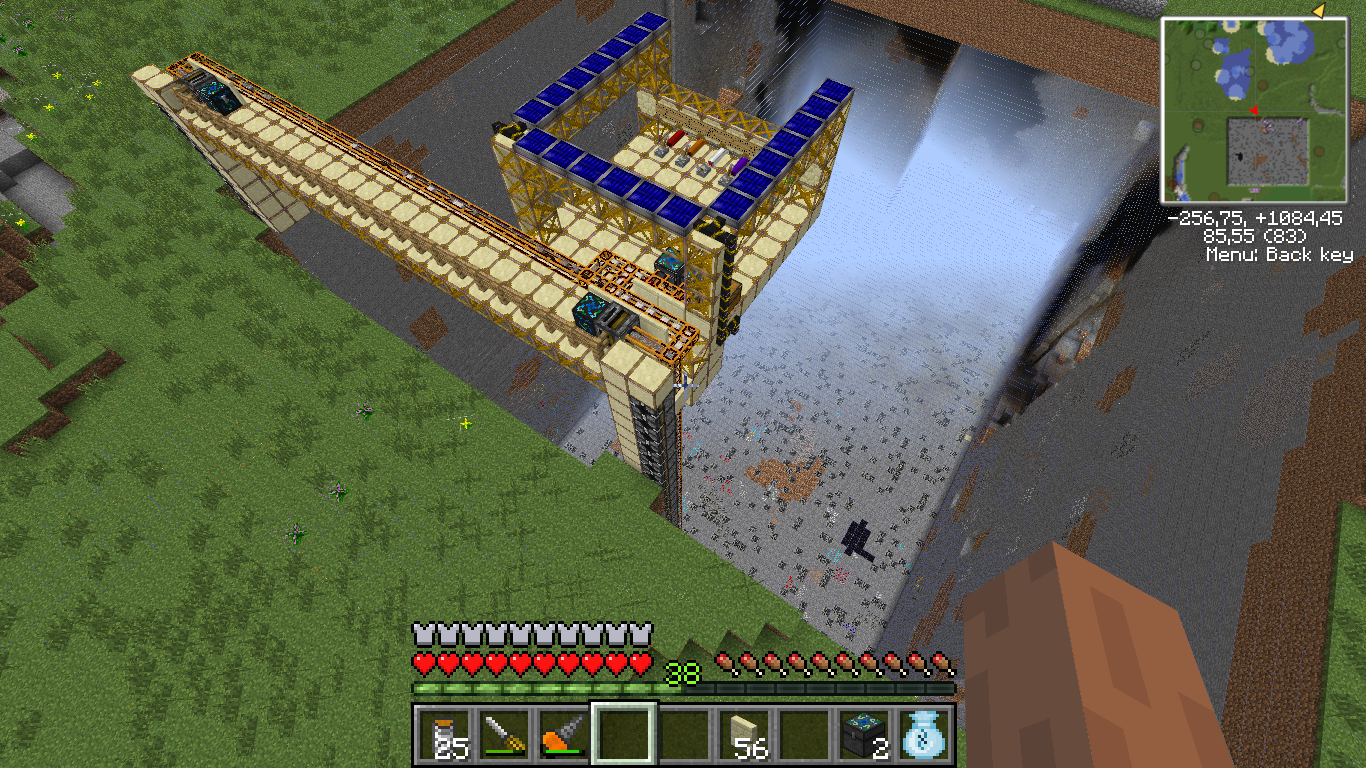The height and width of the screenshot is (768, 1366).
Task: Select the light blue bag slot
Action: point(923,736)
